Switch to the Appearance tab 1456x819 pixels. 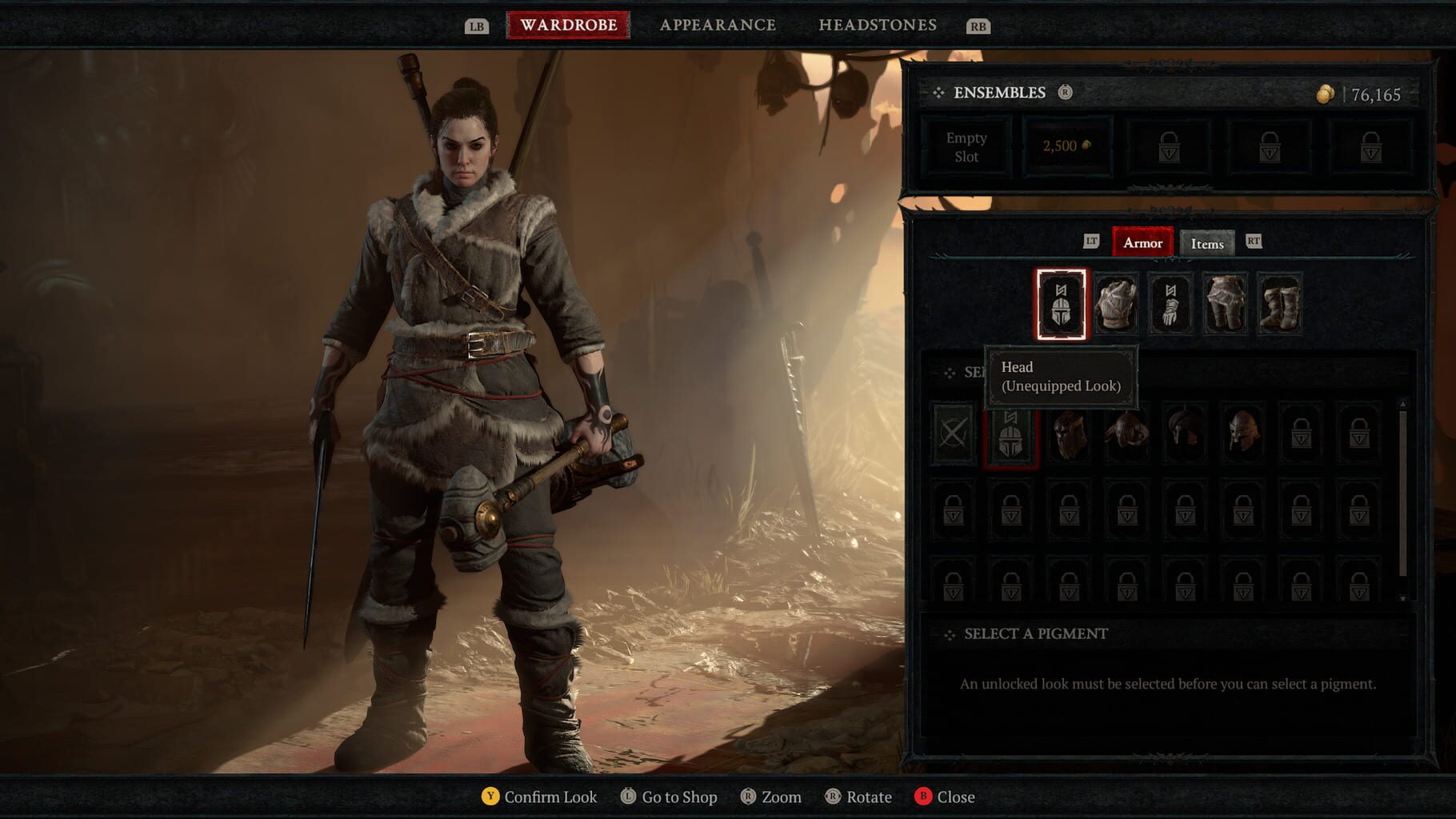point(717,24)
